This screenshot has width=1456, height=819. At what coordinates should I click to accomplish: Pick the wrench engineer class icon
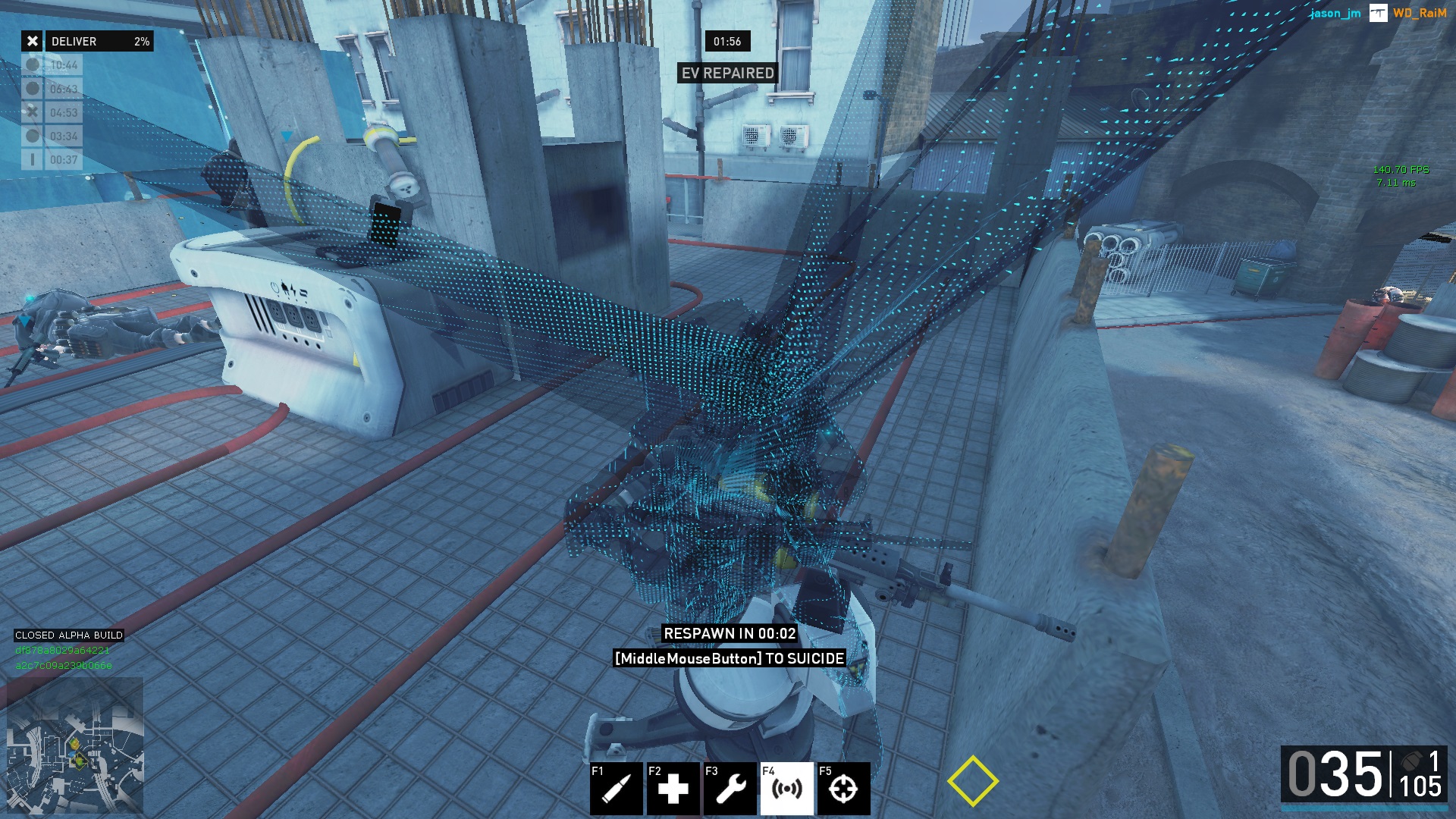pos(730,789)
